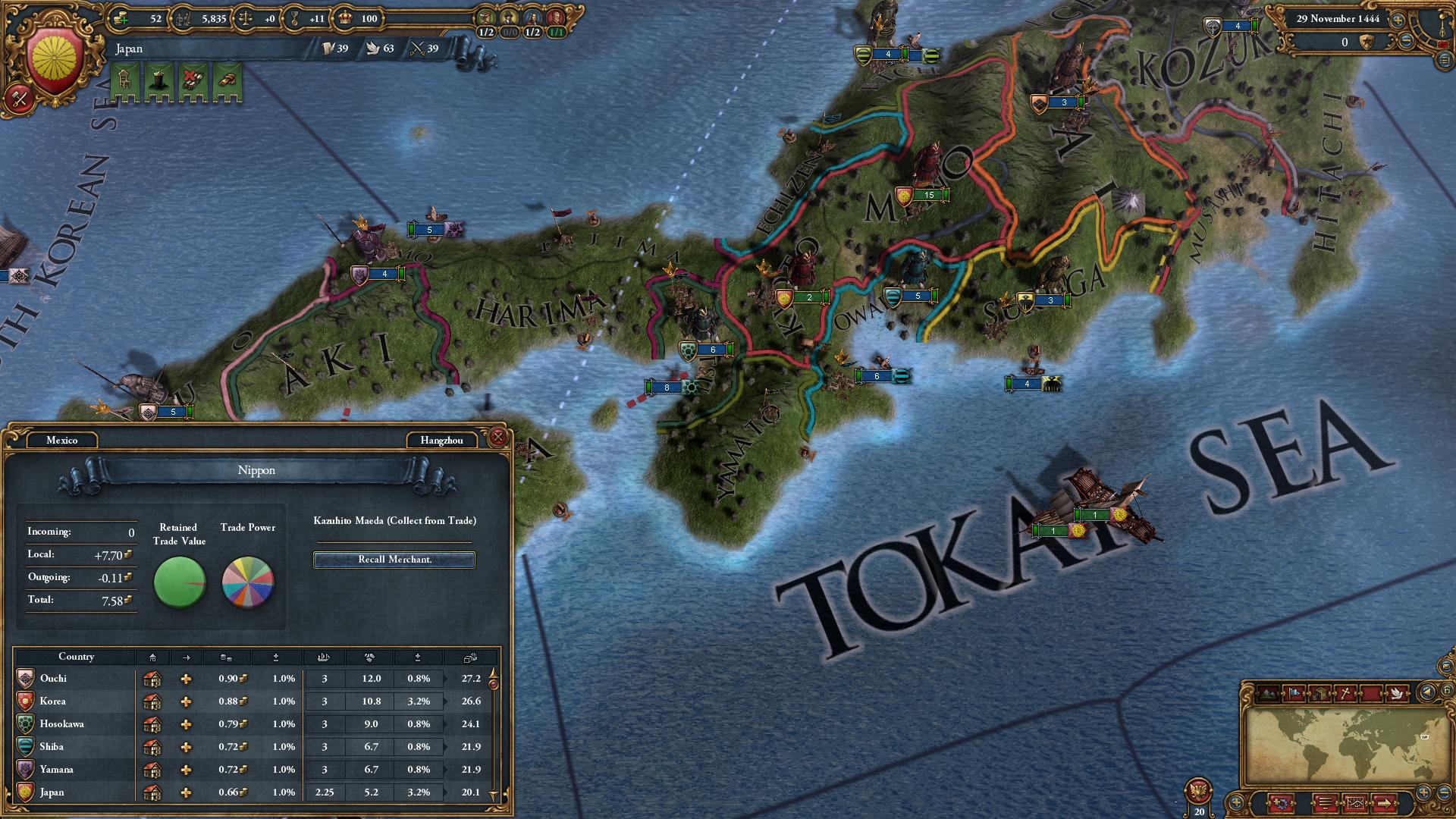
Task: Open Japan's country shield menu
Action: coord(54,58)
